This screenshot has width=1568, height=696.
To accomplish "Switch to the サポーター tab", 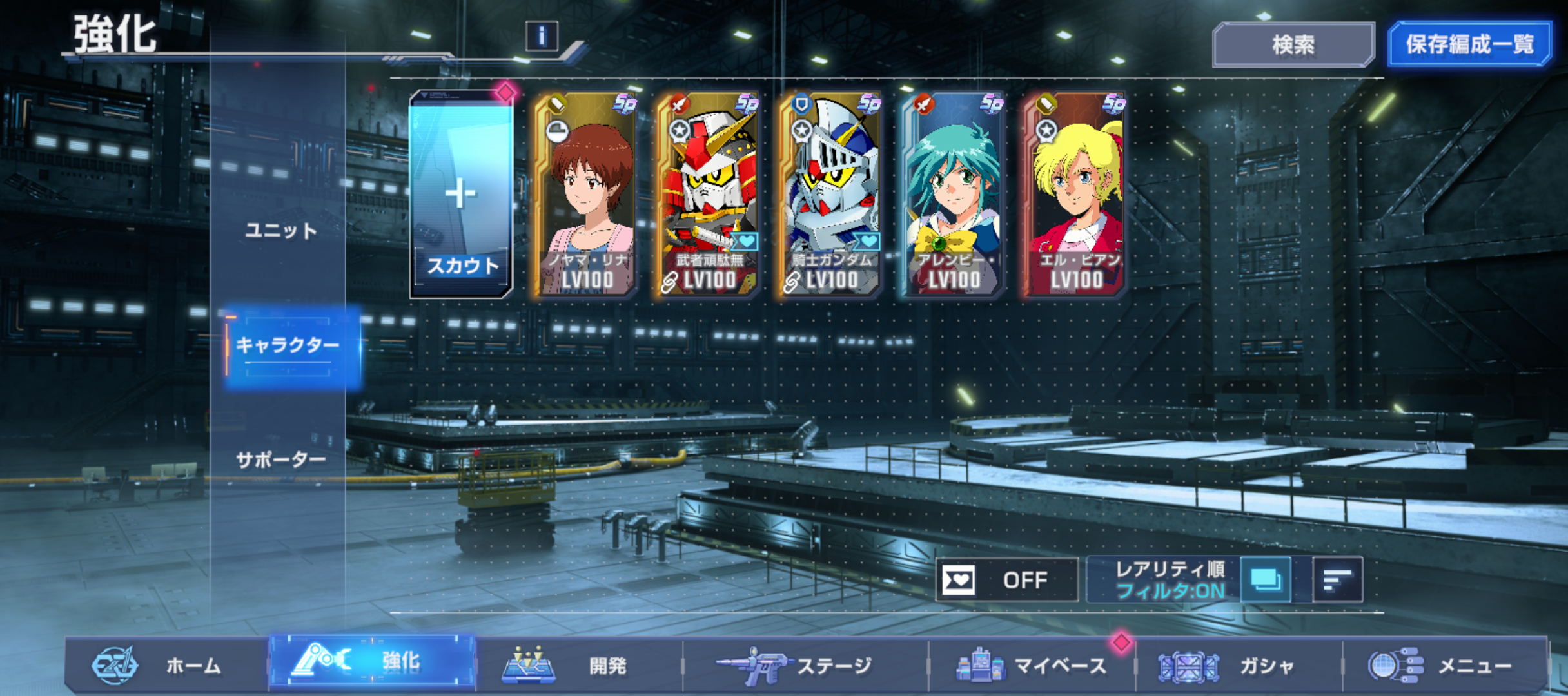I will 281,460.
